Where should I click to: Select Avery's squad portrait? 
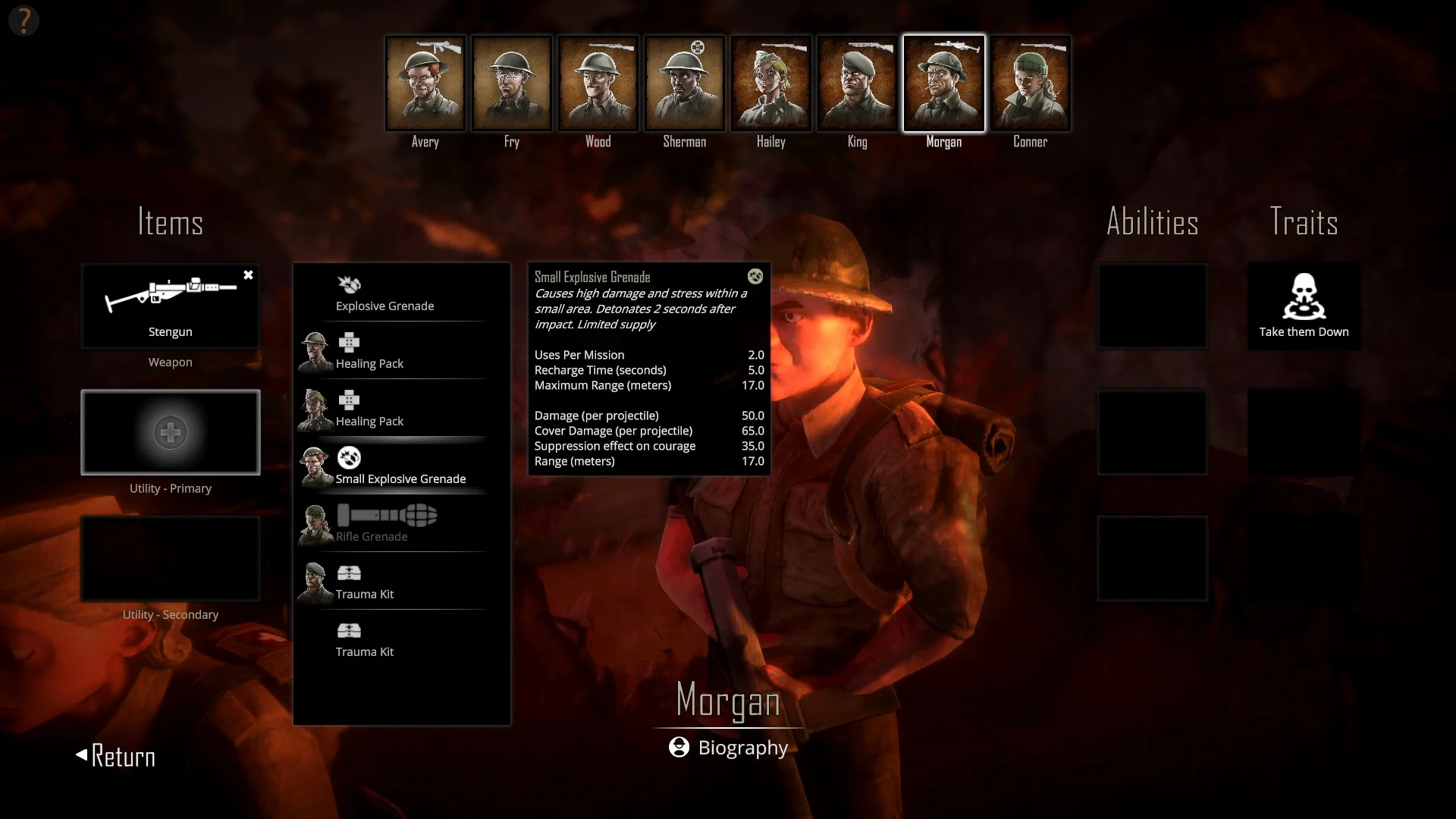click(425, 84)
